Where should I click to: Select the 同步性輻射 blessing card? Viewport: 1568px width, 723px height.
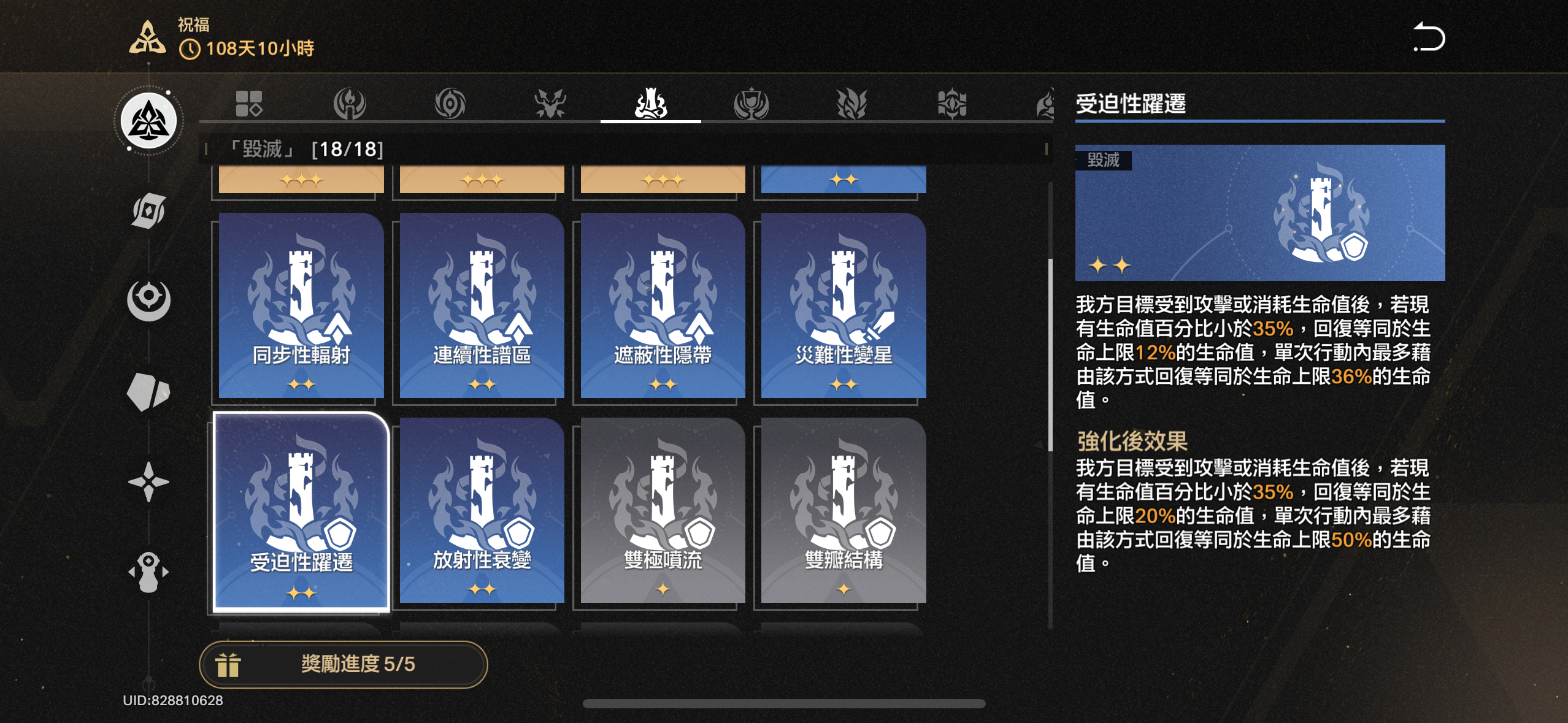pyautogui.click(x=301, y=305)
